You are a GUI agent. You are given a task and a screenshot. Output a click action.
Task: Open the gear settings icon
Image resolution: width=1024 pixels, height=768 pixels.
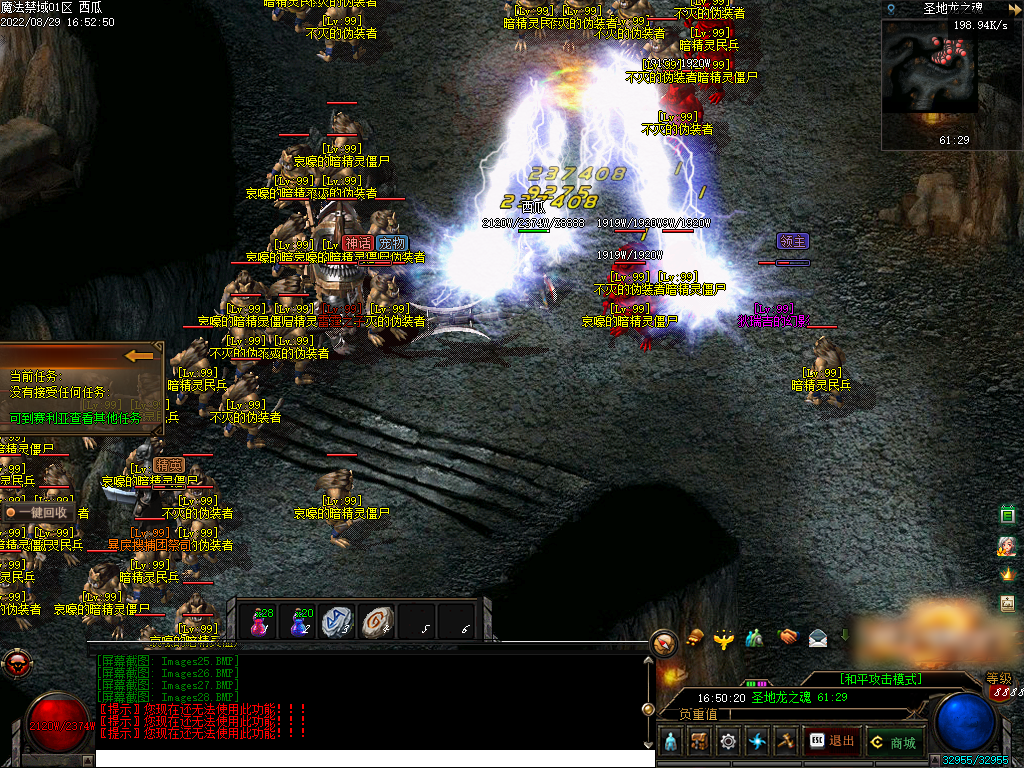(x=728, y=741)
